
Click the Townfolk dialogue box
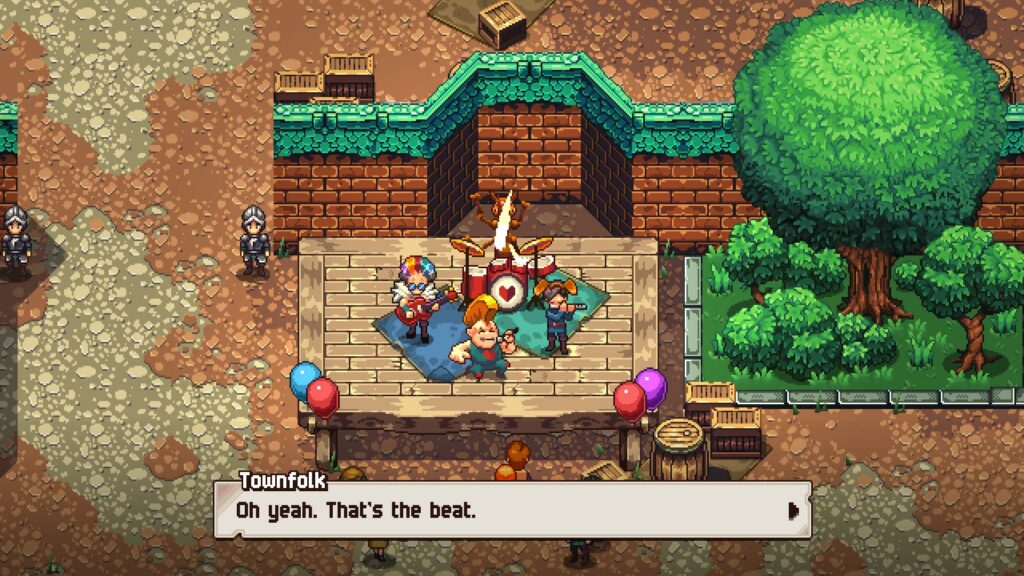[x=510, y=511]
